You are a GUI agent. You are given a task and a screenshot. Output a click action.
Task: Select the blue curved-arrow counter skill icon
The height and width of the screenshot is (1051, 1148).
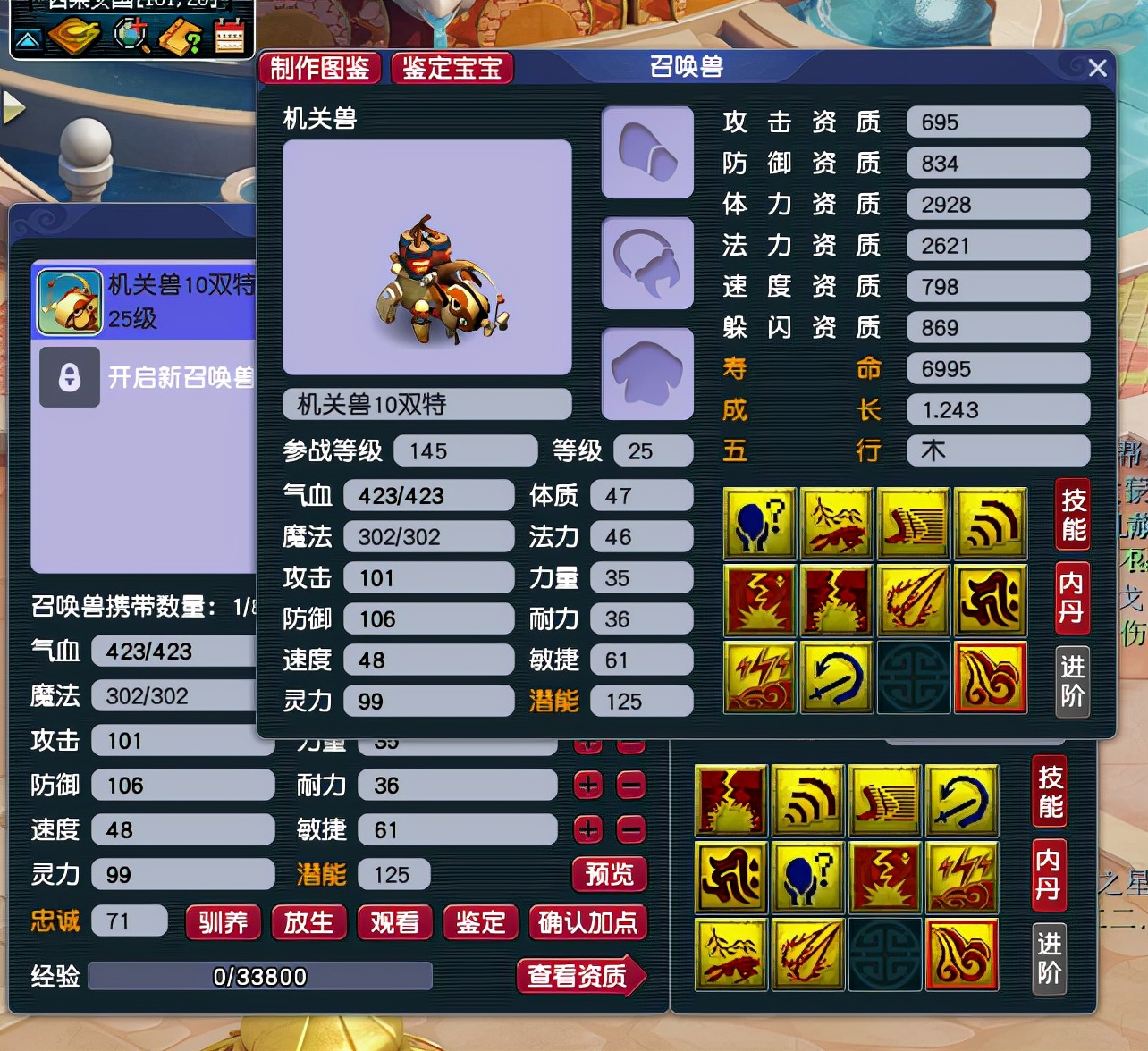tap(836, 677)
